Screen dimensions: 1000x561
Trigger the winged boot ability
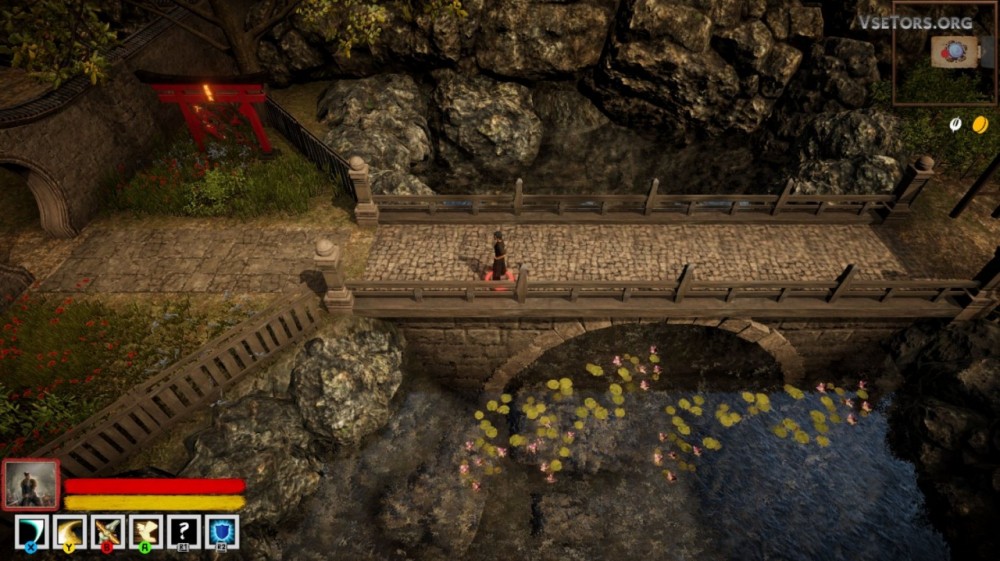(x=146, y=531)
